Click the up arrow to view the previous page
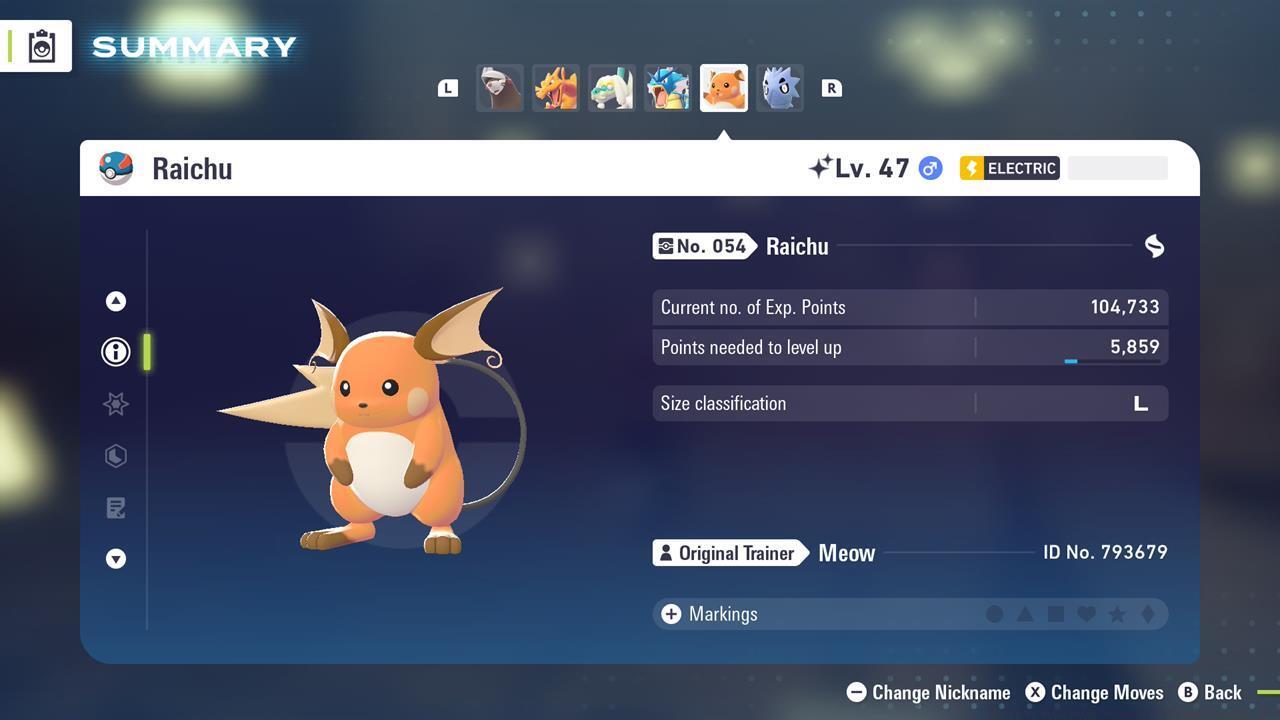The width and height of the screenshot is (1280, 720). click(x=115, y=300)
